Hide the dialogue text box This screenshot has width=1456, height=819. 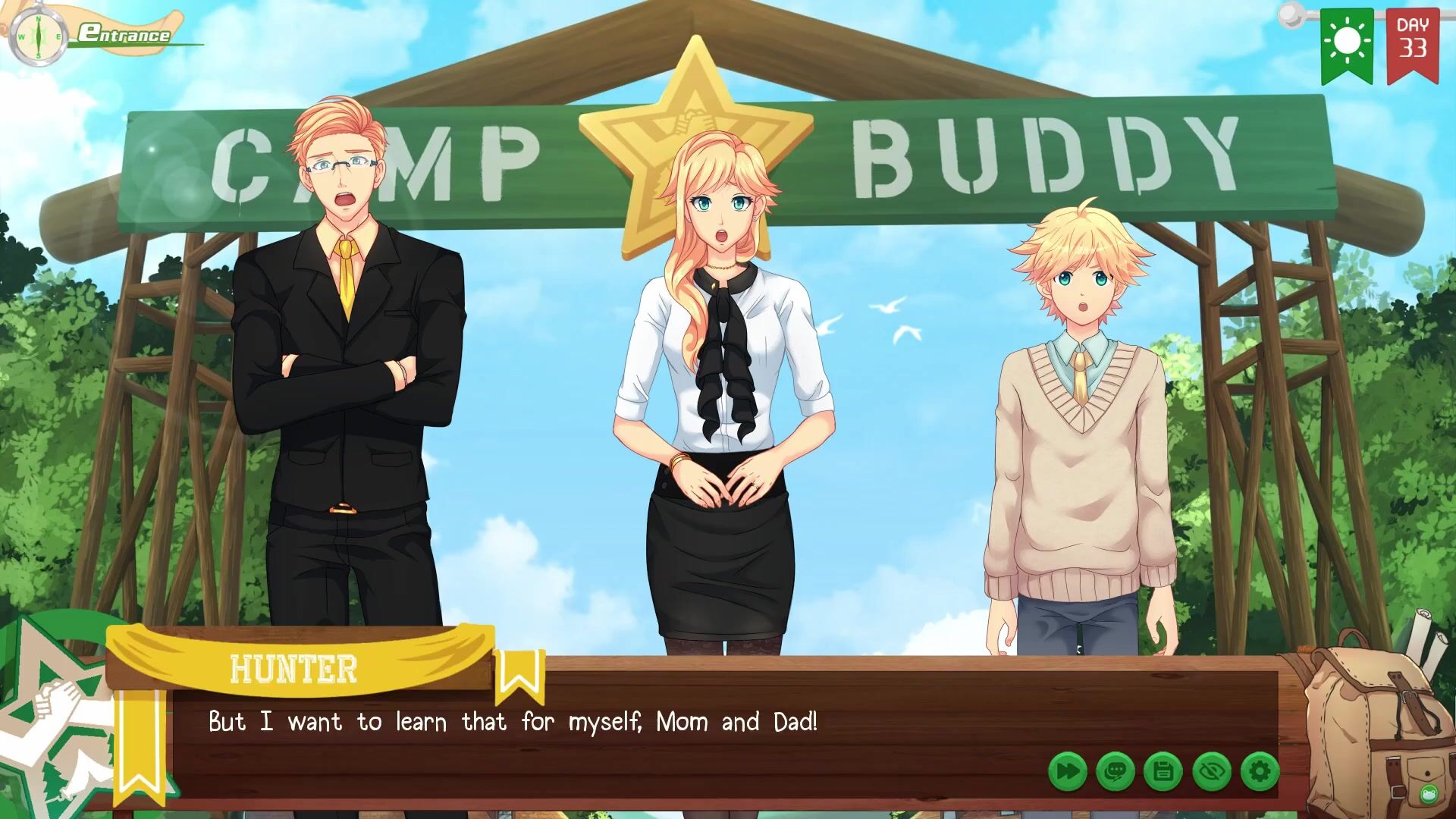(x=1211, y=772)
